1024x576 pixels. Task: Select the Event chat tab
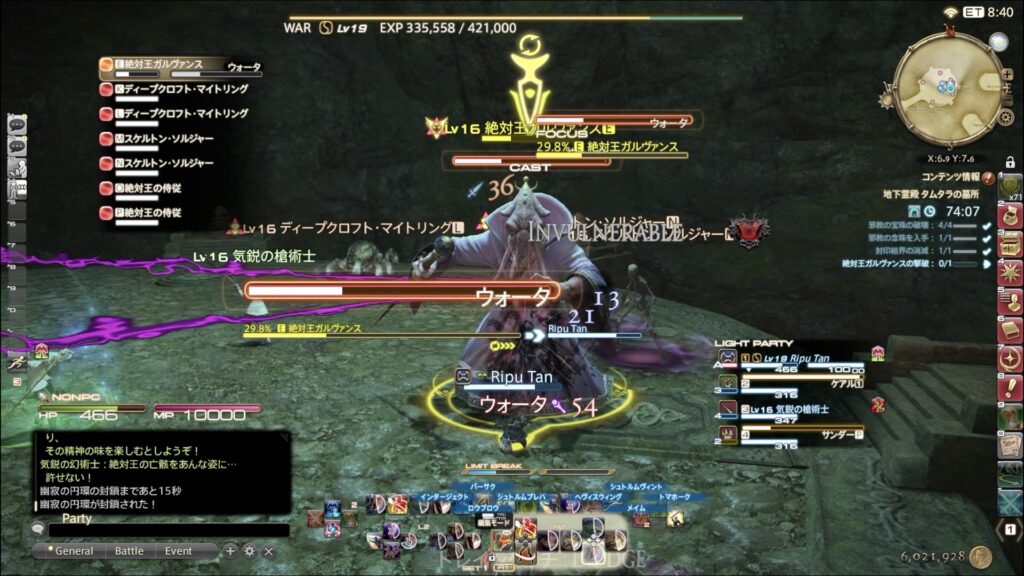(179, 551)
